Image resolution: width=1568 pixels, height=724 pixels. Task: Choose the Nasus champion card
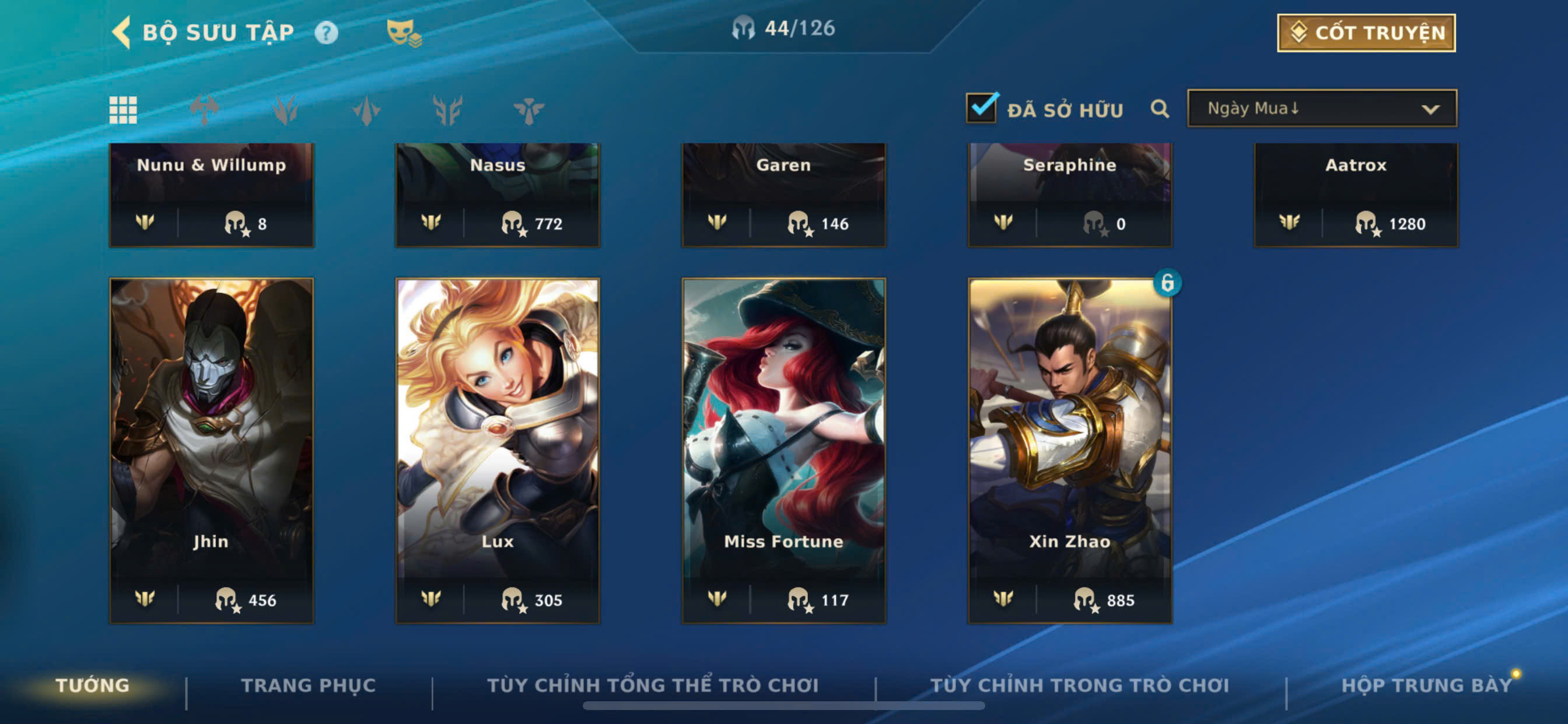(x=498, y=194)
